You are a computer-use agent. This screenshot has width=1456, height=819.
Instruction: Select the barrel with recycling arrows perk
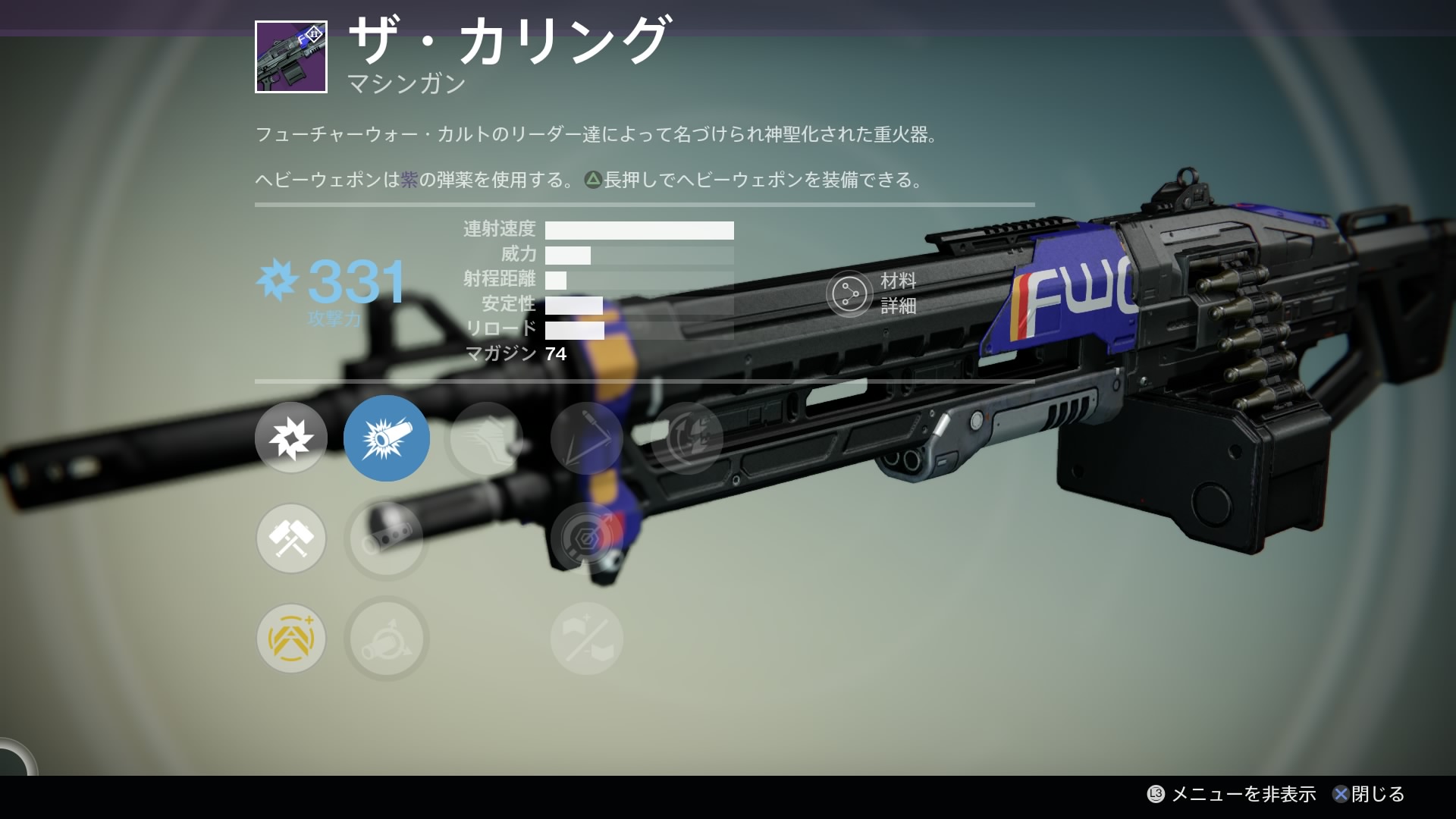[386, 639]
